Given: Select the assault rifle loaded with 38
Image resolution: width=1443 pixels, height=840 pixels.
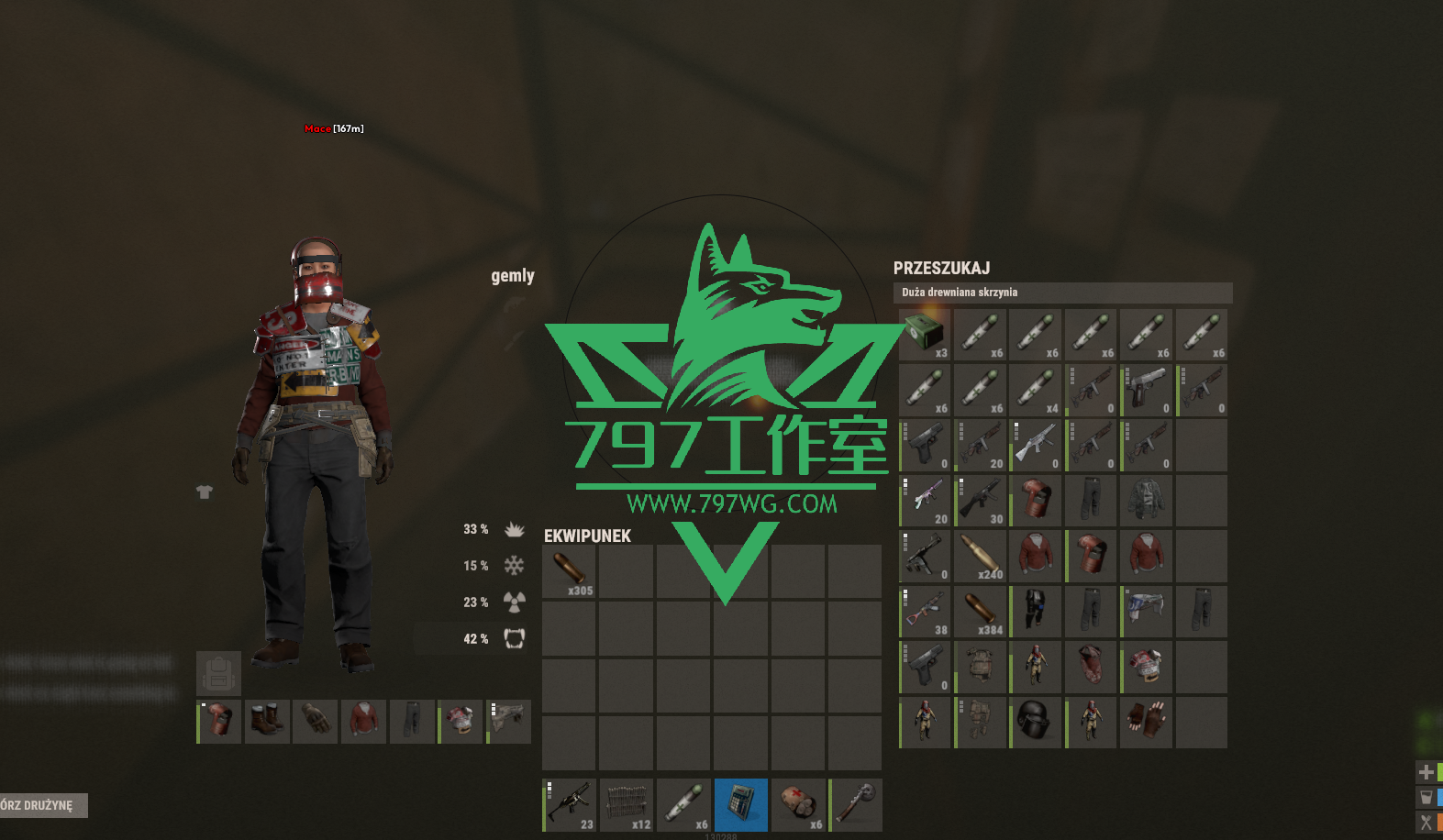Looking at the screenshot, I should 925,611.
